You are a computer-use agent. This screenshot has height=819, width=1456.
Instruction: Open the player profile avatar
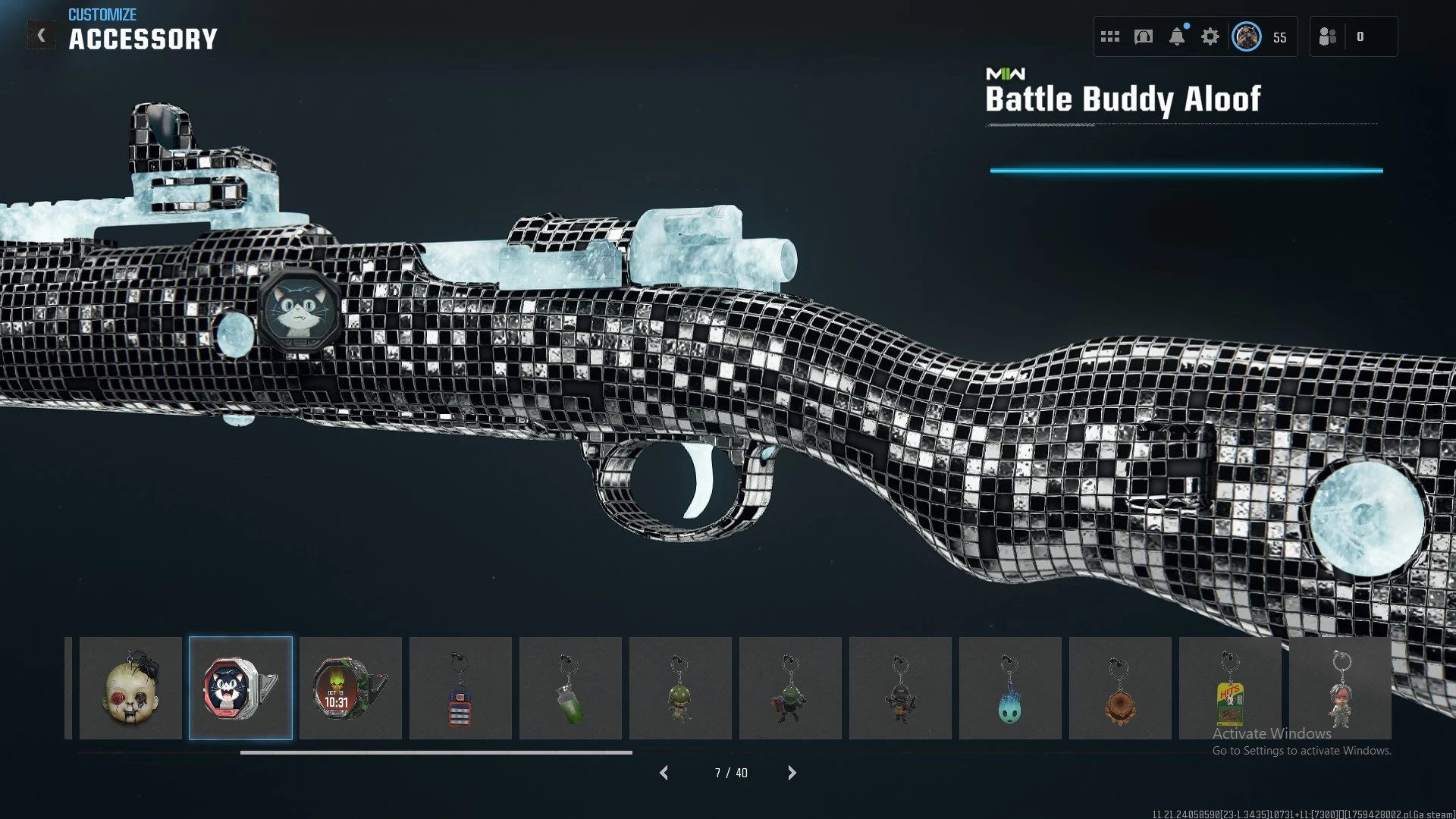(1247, 36)
